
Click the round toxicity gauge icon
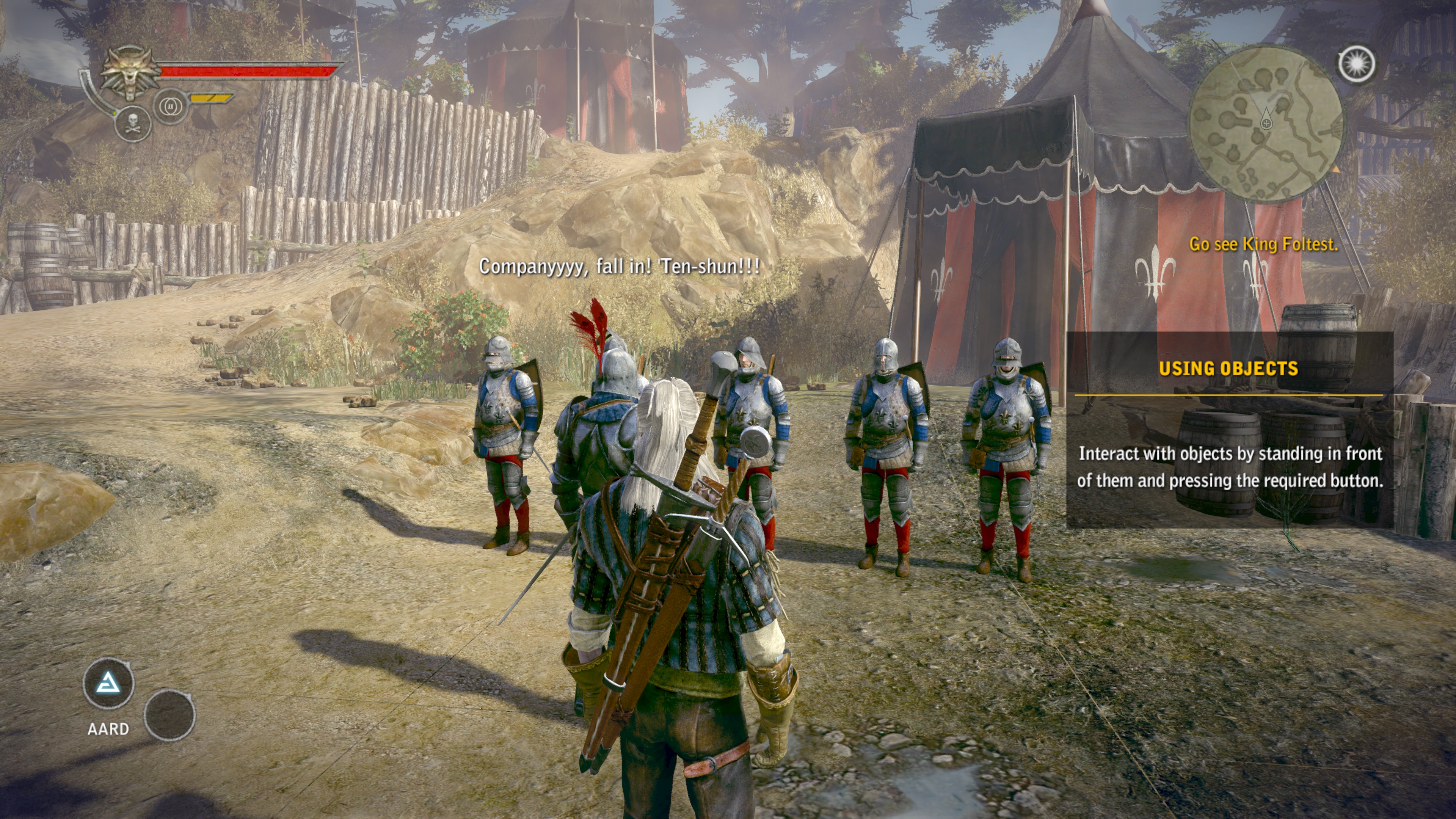point(169,106)
